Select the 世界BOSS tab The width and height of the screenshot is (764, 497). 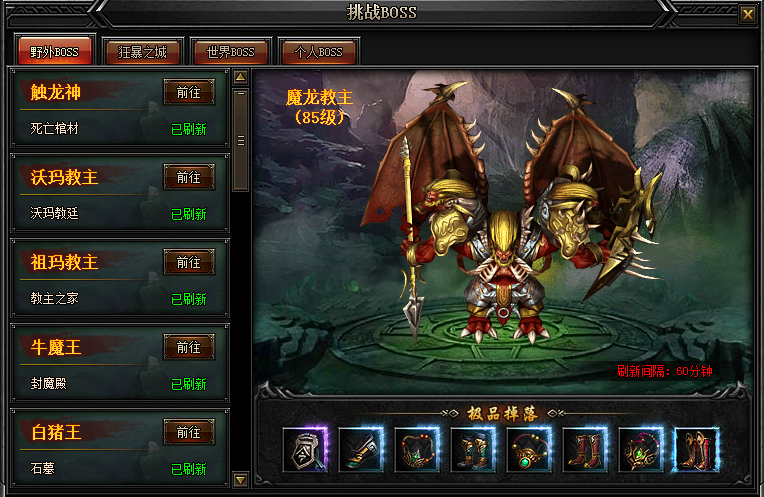tap(230, 52)
